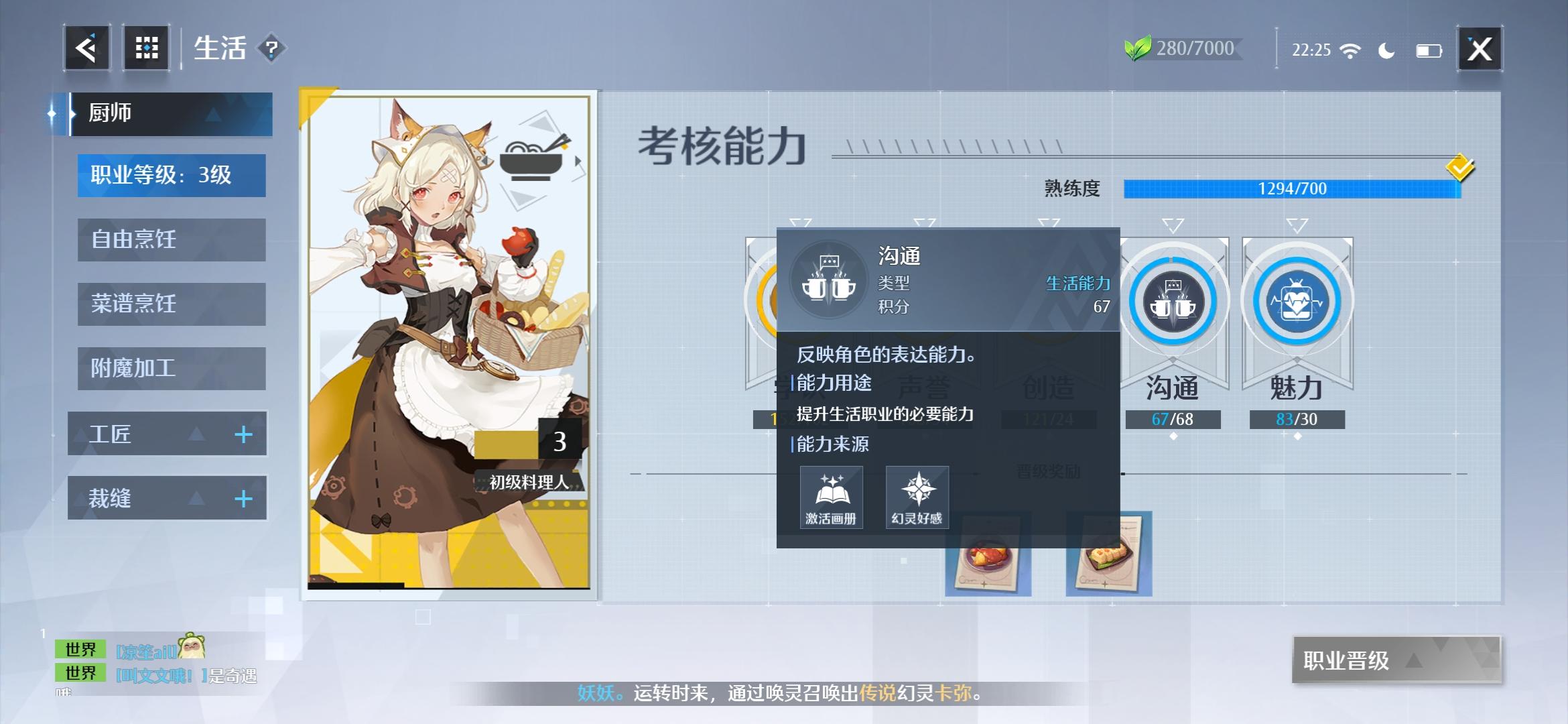
Task: Select the 幻灵好感 compass icon
Action: pyautogui.click(x=918, y=496)
